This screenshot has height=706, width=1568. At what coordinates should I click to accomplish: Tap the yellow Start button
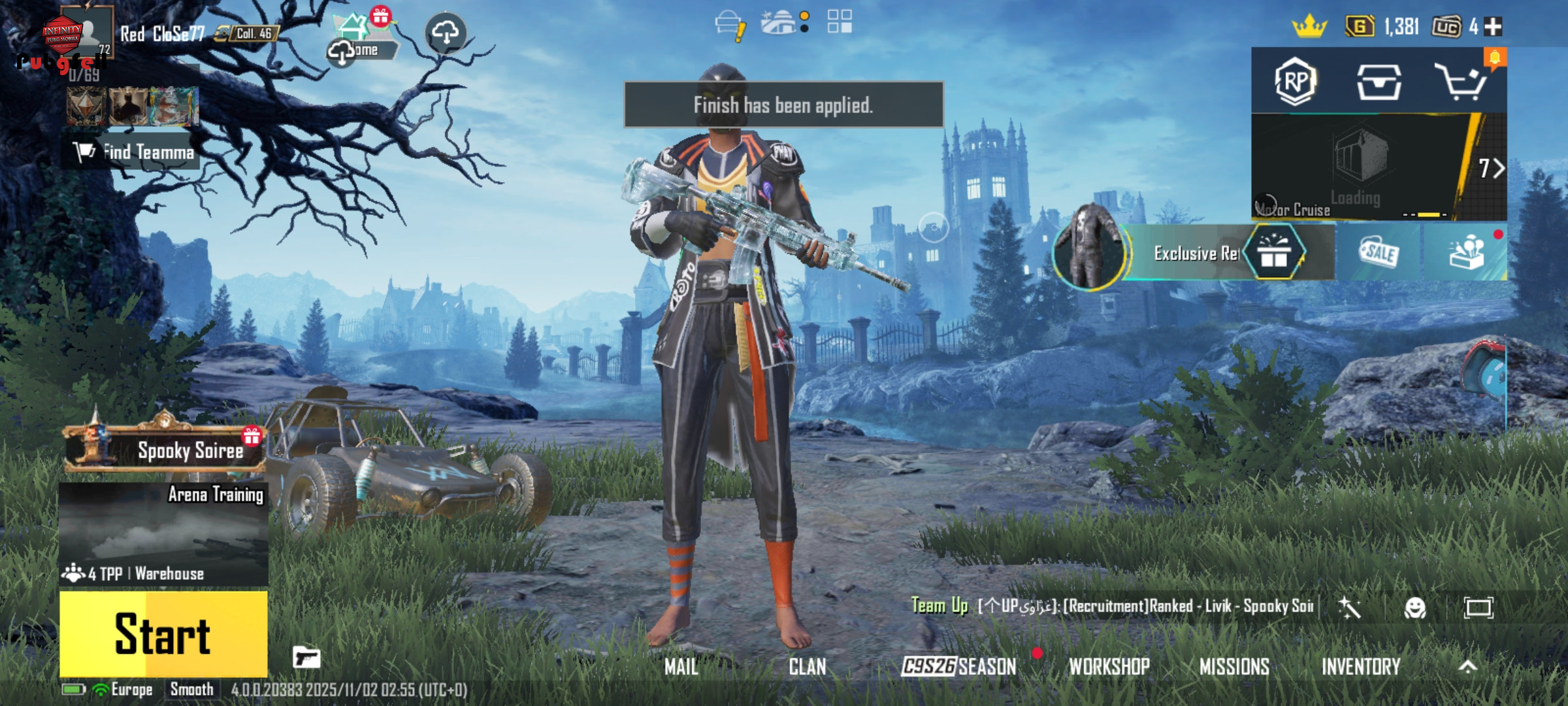[x=163, y=633]
